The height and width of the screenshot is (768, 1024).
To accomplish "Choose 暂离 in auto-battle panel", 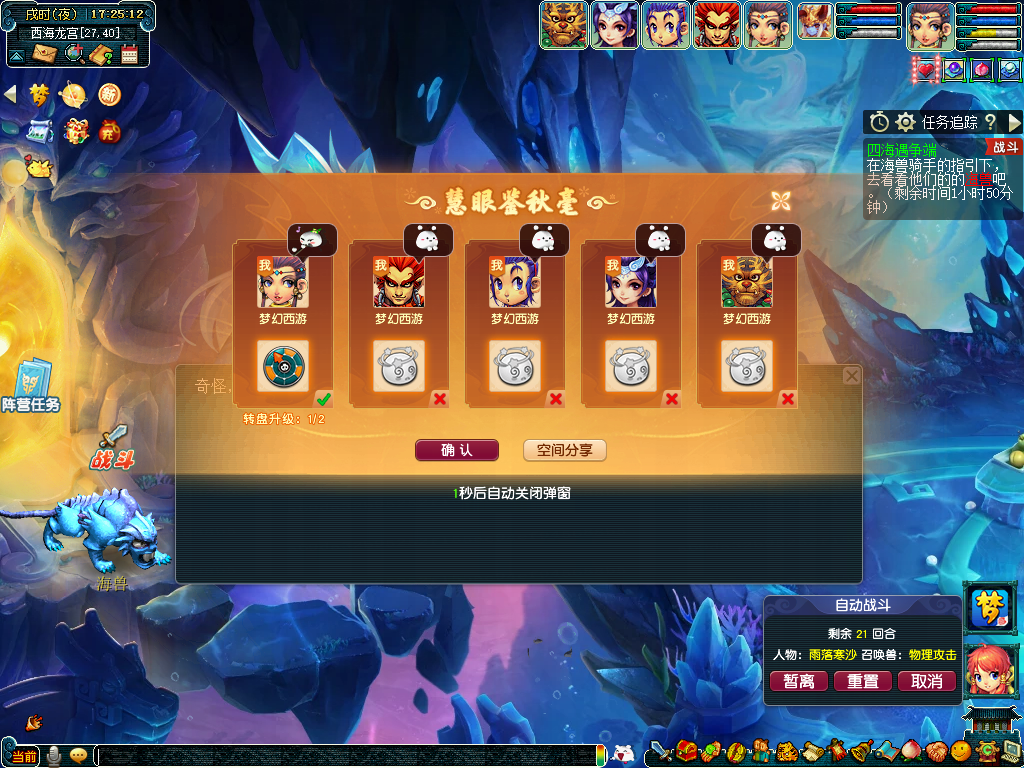I will tap(798, 681).
